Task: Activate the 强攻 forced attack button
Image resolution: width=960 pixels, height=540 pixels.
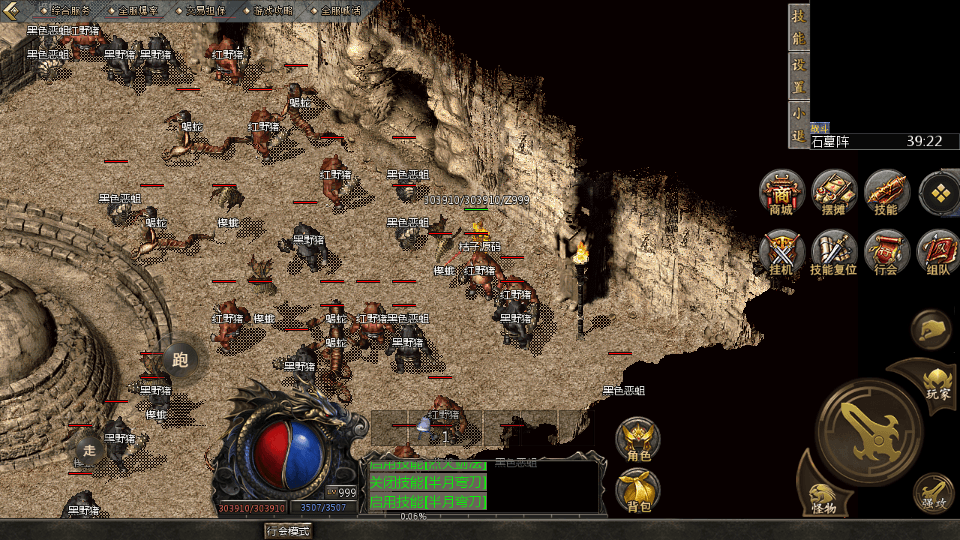Action: pyautogui.click(x=932, y=492)
